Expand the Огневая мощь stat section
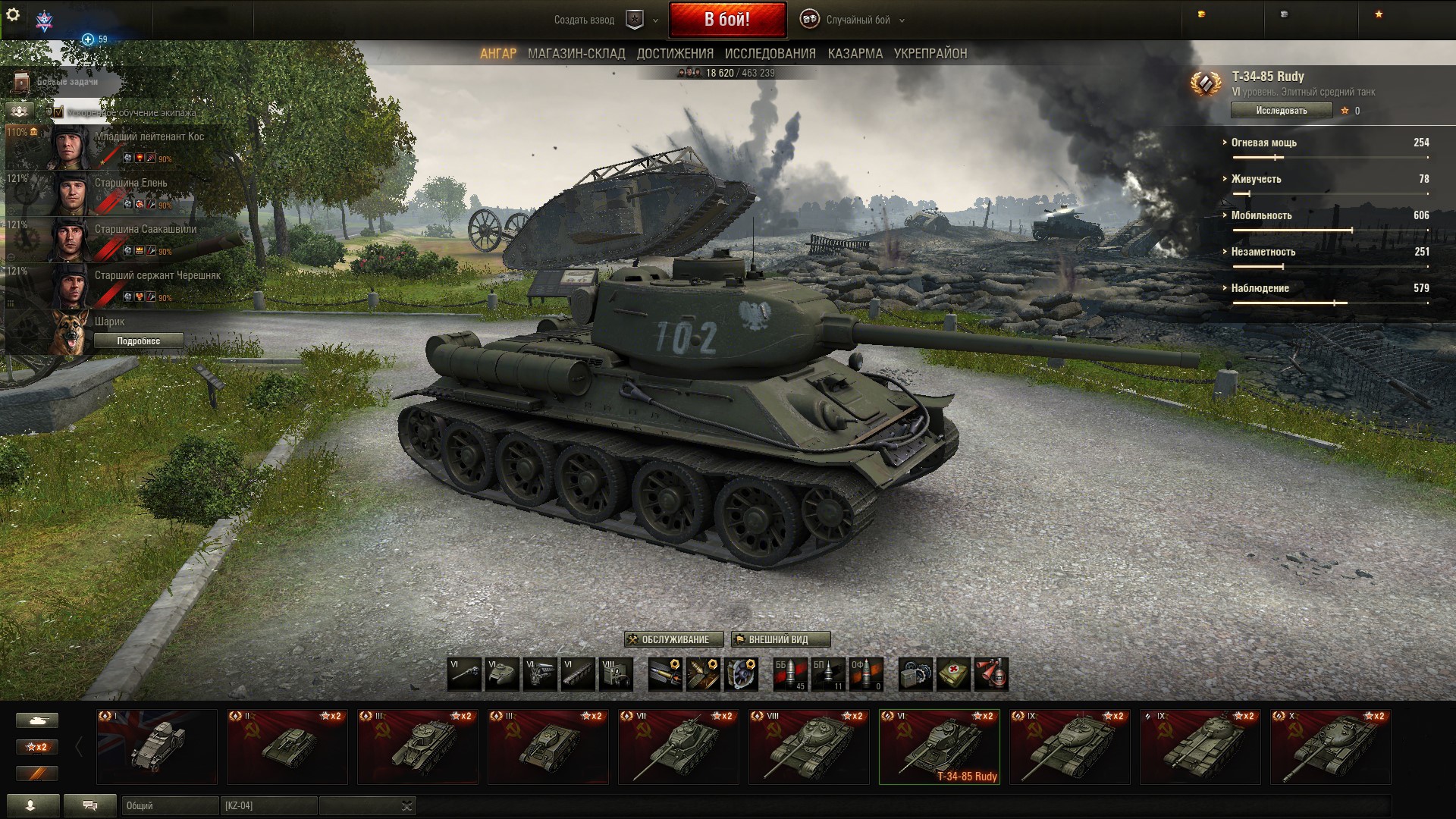 [1263, 143]
